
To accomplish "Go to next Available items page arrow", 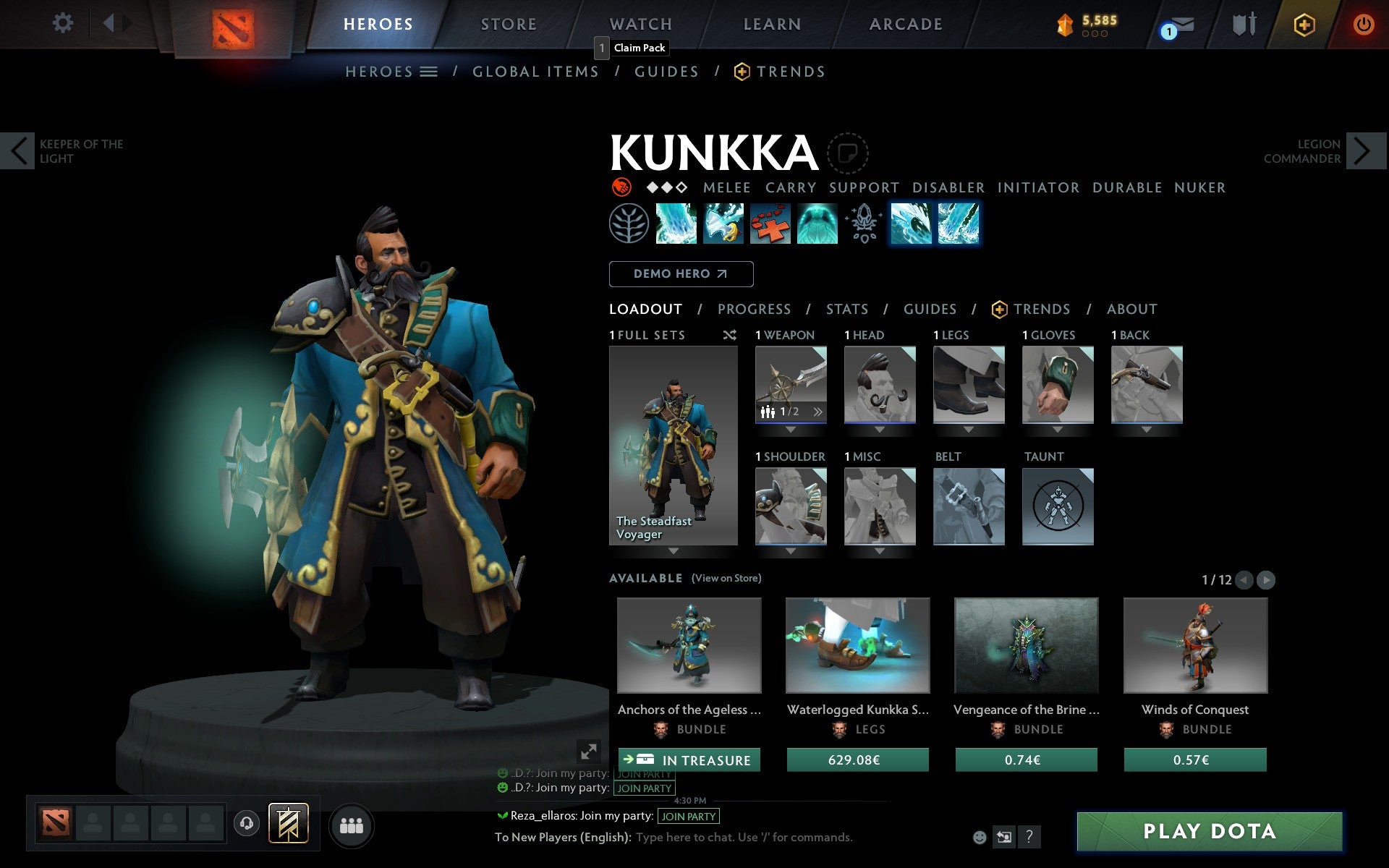I will [1265, 579].
